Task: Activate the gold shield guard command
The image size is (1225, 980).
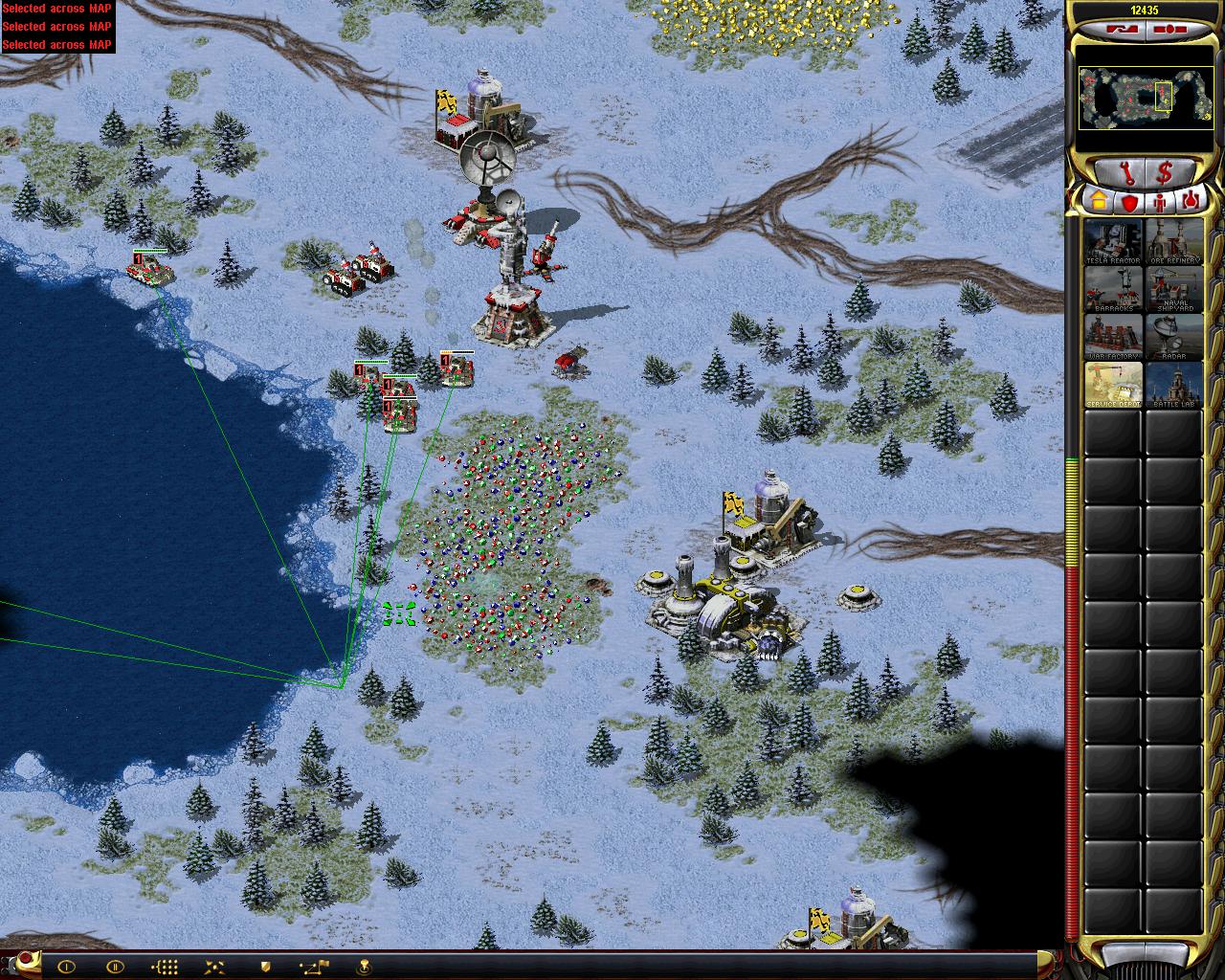Action: coord(265,966)
